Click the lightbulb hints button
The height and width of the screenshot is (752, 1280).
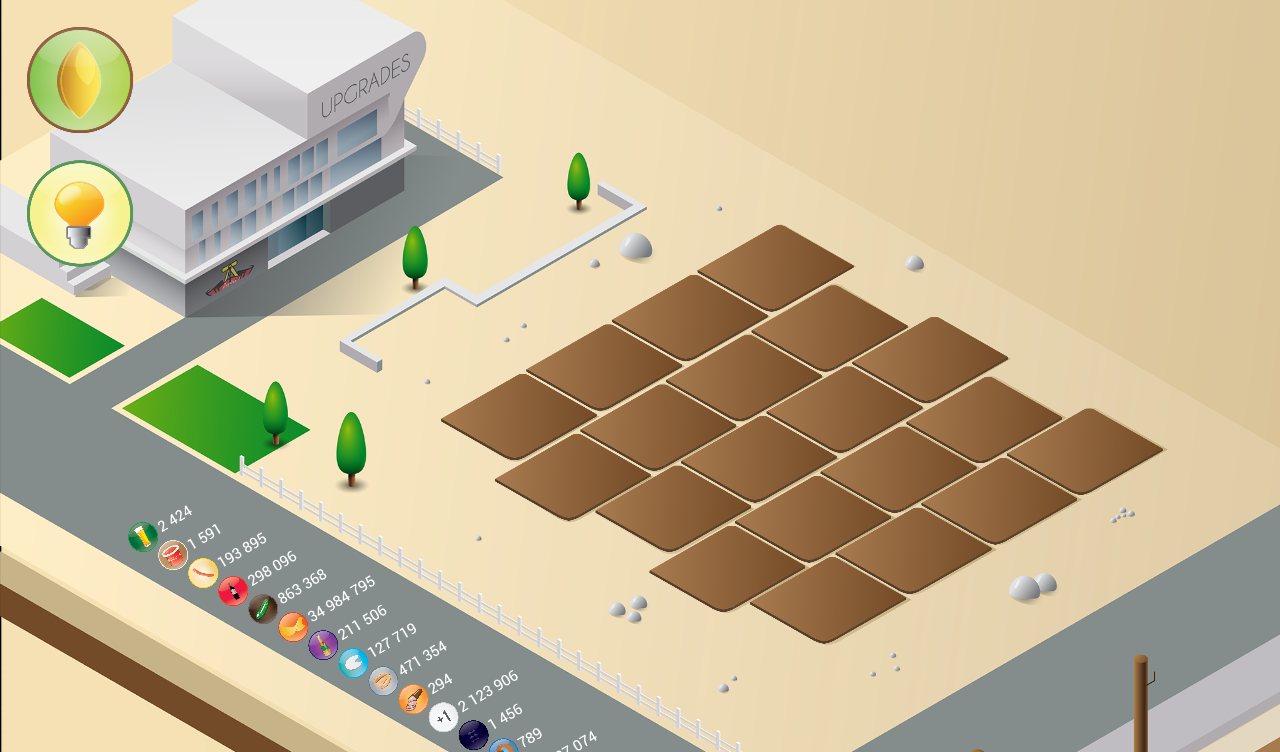tap(80, 213)
